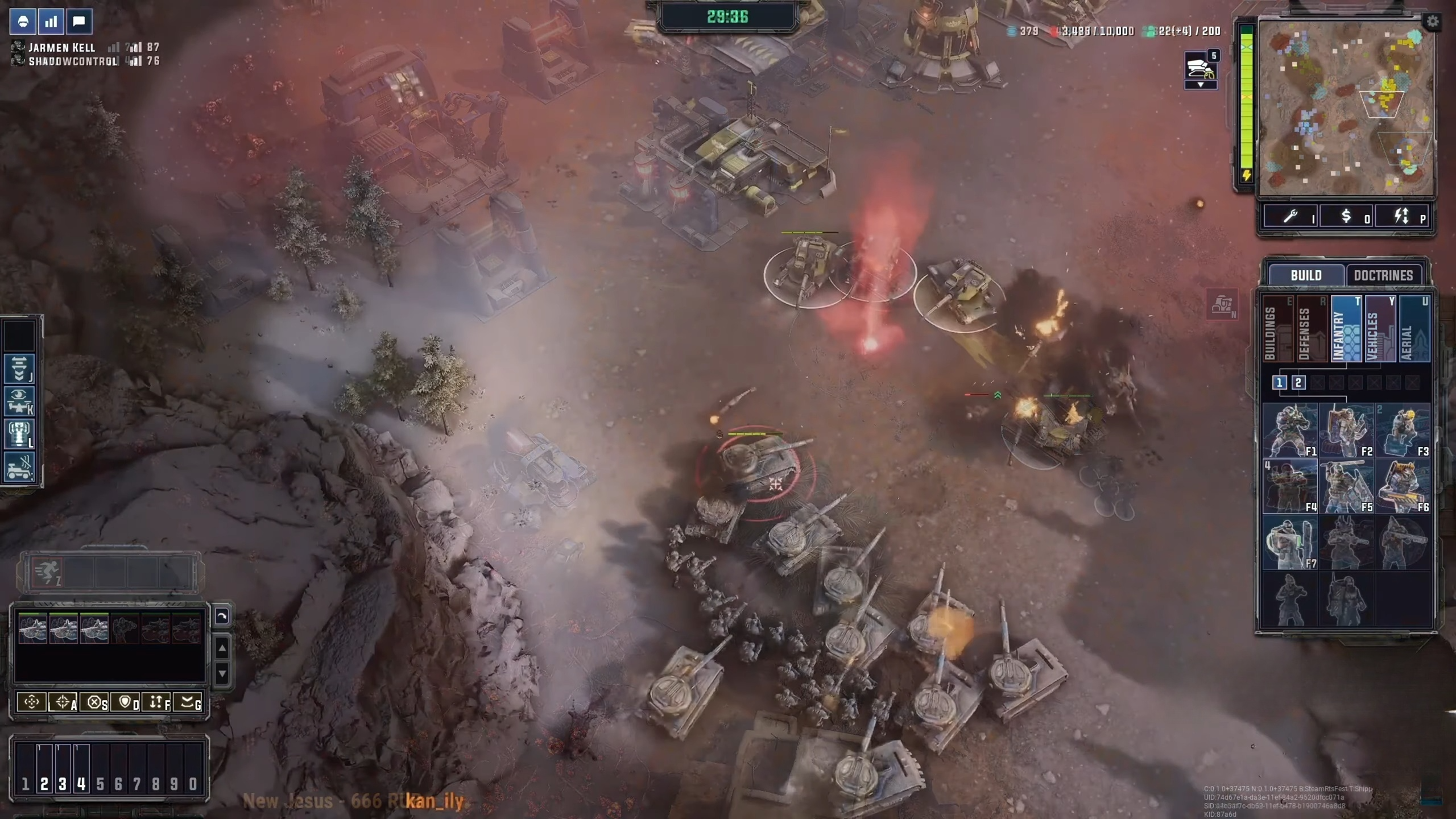Toggle sell mode dollar button
1456x819 pixels.
coord(1346,216)
